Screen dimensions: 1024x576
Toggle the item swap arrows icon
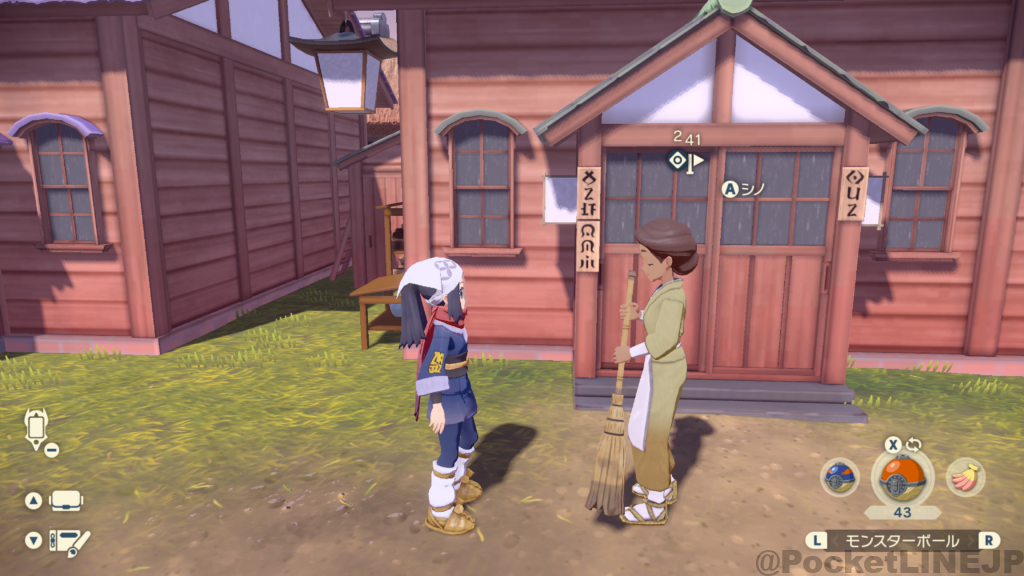tap(913, 444)
